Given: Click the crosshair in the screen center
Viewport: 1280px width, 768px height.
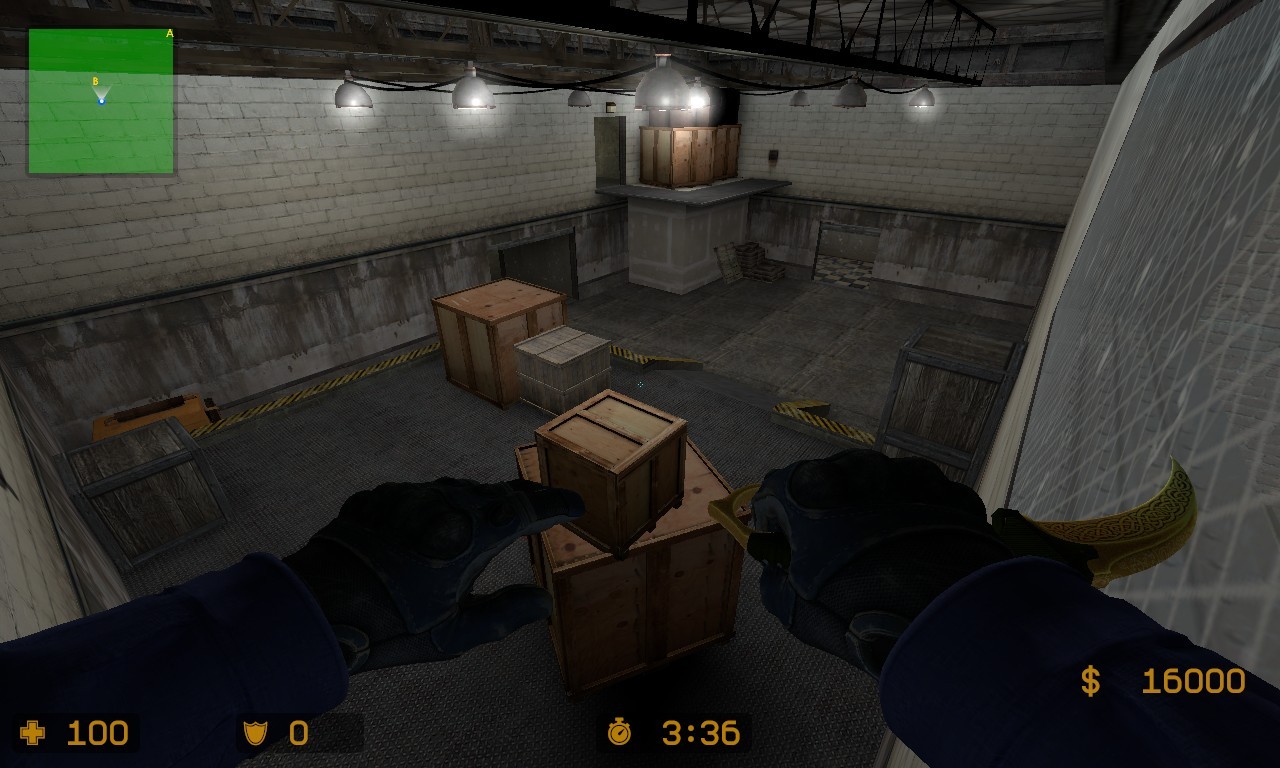Looking at the screenshot, I should (x=640, y=384).
